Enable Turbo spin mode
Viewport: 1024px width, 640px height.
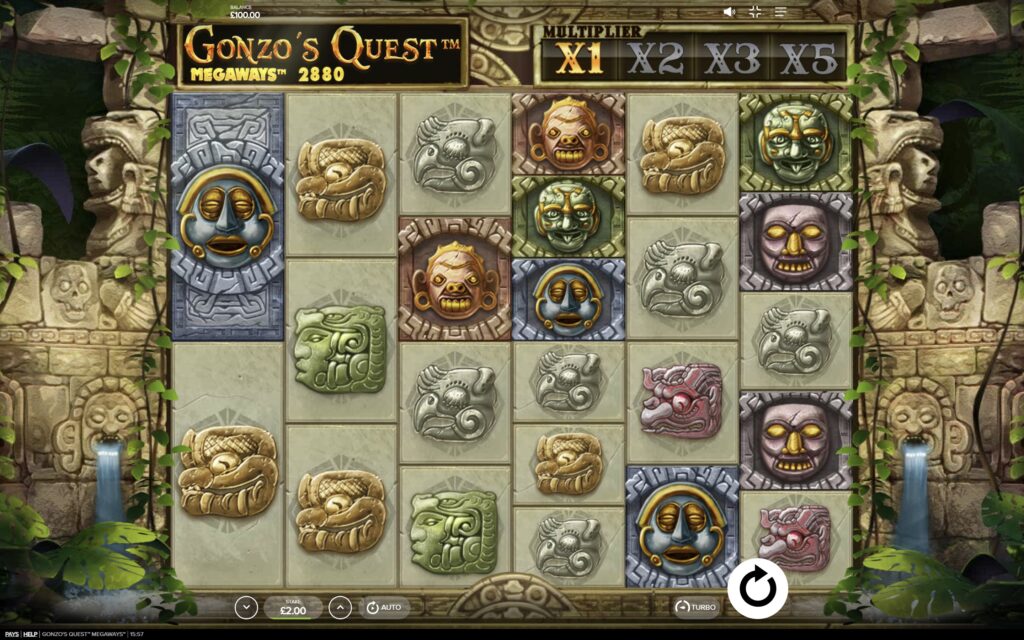(696, 607)
